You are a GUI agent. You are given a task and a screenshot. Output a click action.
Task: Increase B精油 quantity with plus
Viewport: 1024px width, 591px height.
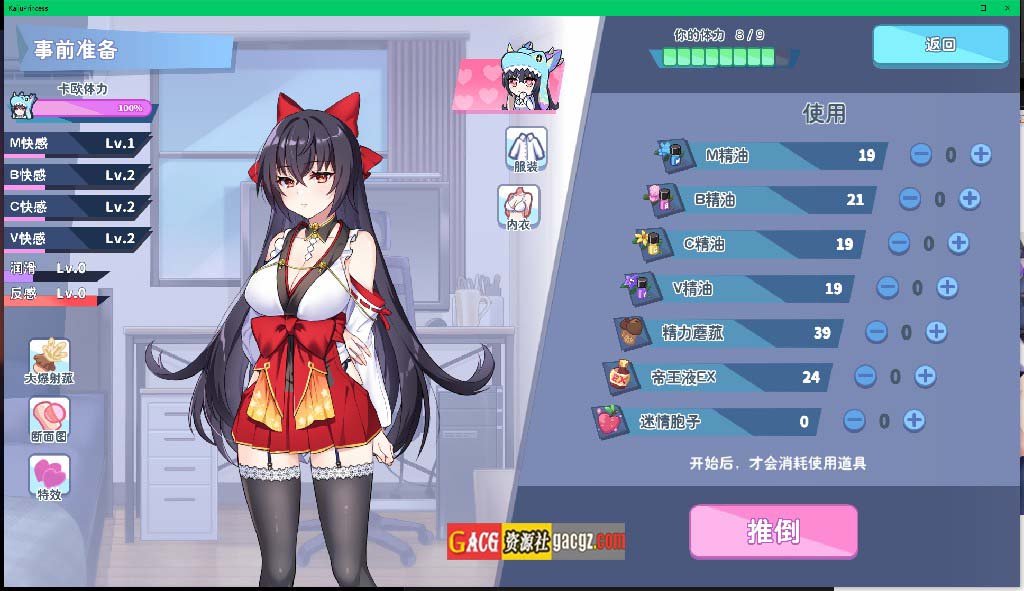click(969, 199)
